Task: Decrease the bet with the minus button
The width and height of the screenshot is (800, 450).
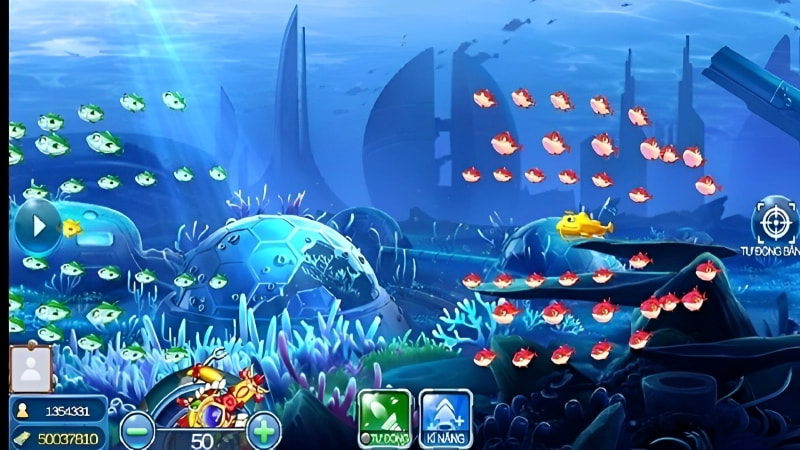Action: pos(137,431)
